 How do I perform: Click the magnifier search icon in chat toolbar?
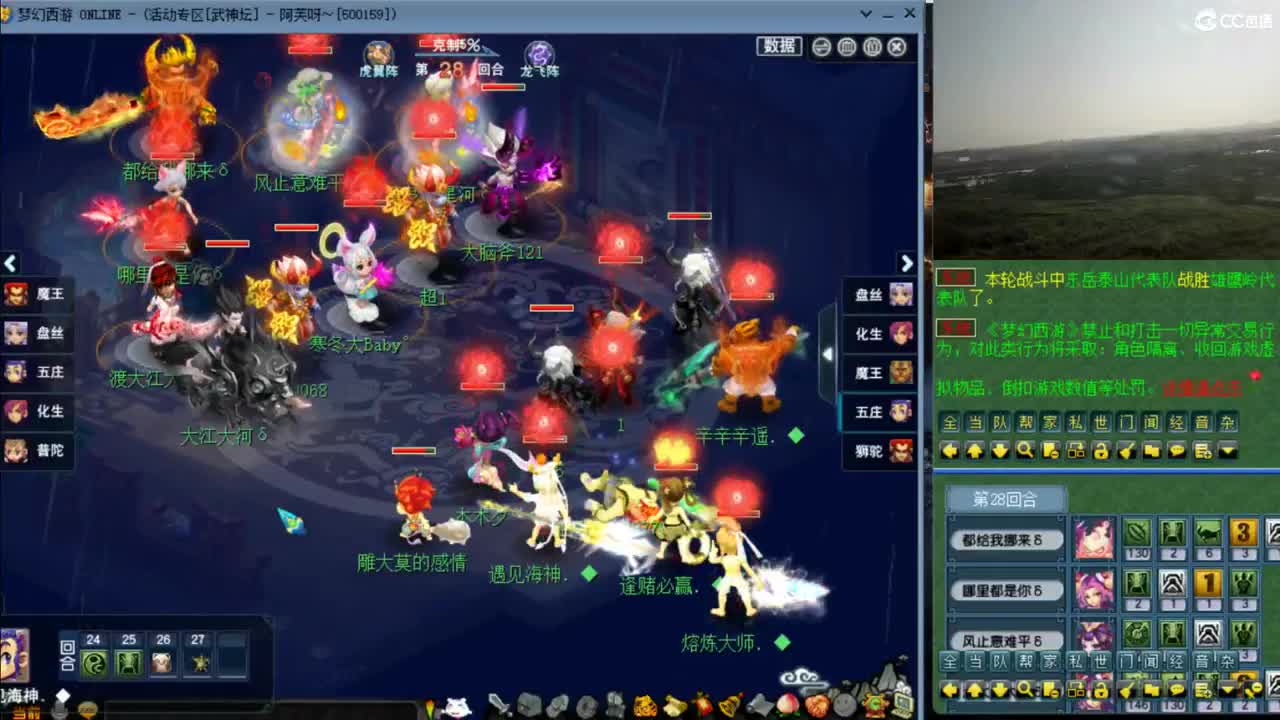click(x=1024, y=451)
